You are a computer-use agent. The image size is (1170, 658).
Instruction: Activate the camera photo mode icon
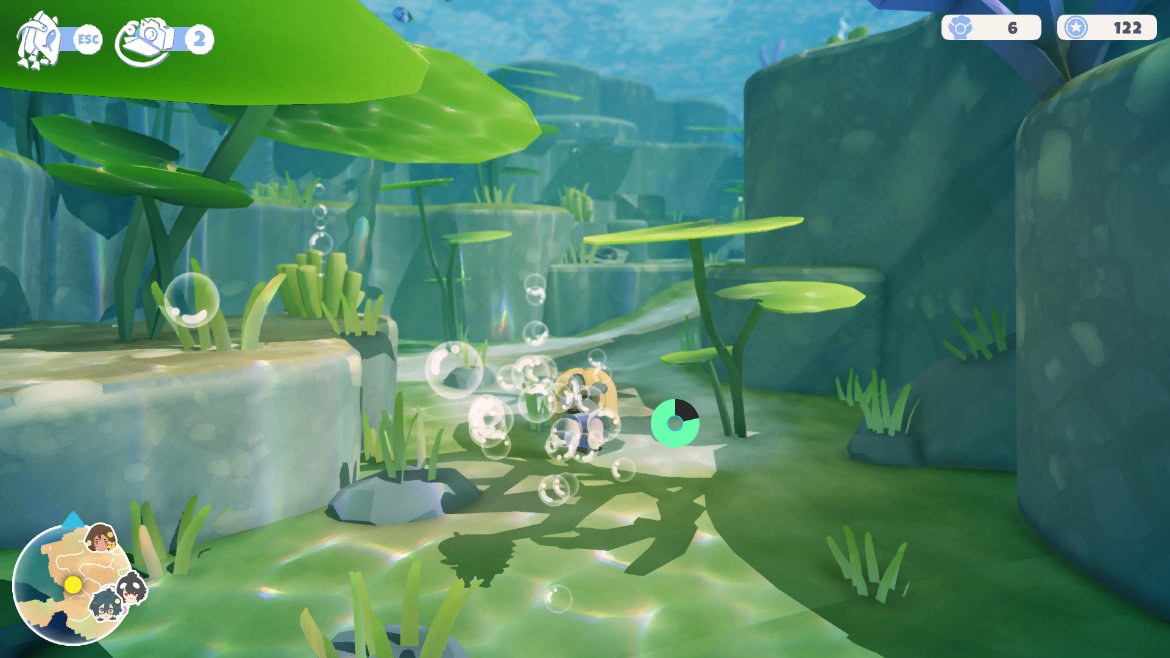point(143,41)
